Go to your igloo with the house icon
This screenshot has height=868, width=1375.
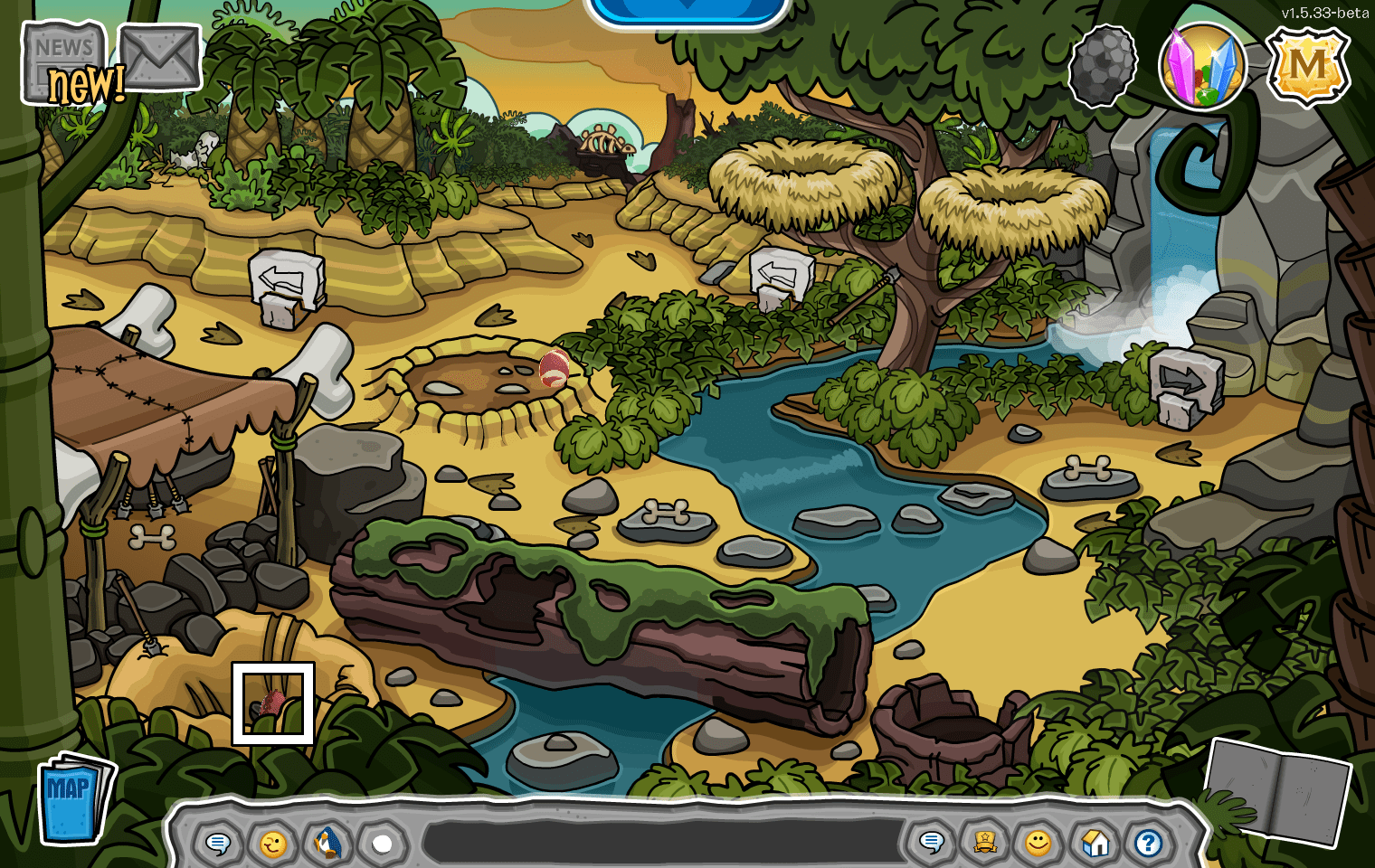[x=1095, y=843]
